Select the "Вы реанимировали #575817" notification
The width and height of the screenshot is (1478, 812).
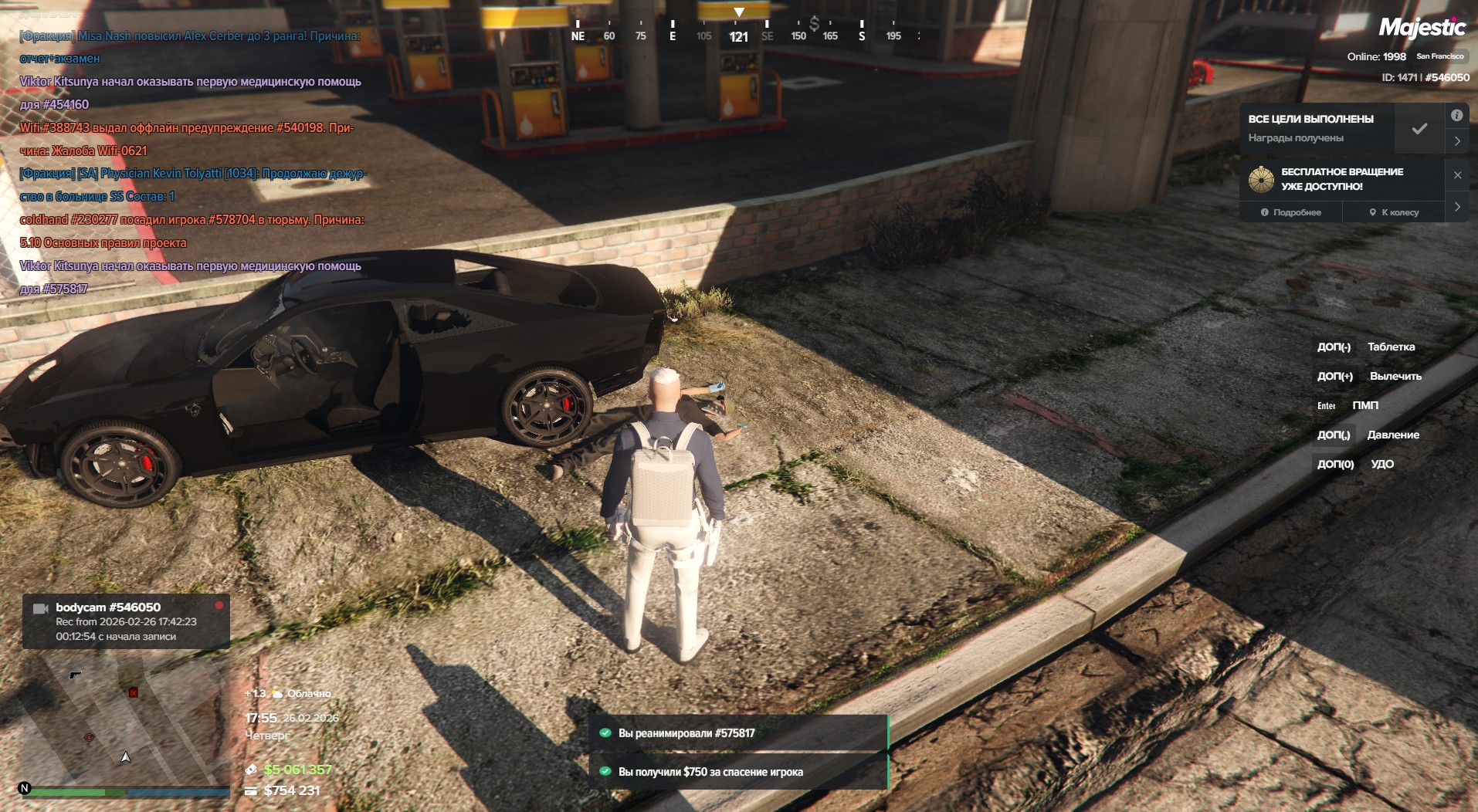click(x=738, y=733)
